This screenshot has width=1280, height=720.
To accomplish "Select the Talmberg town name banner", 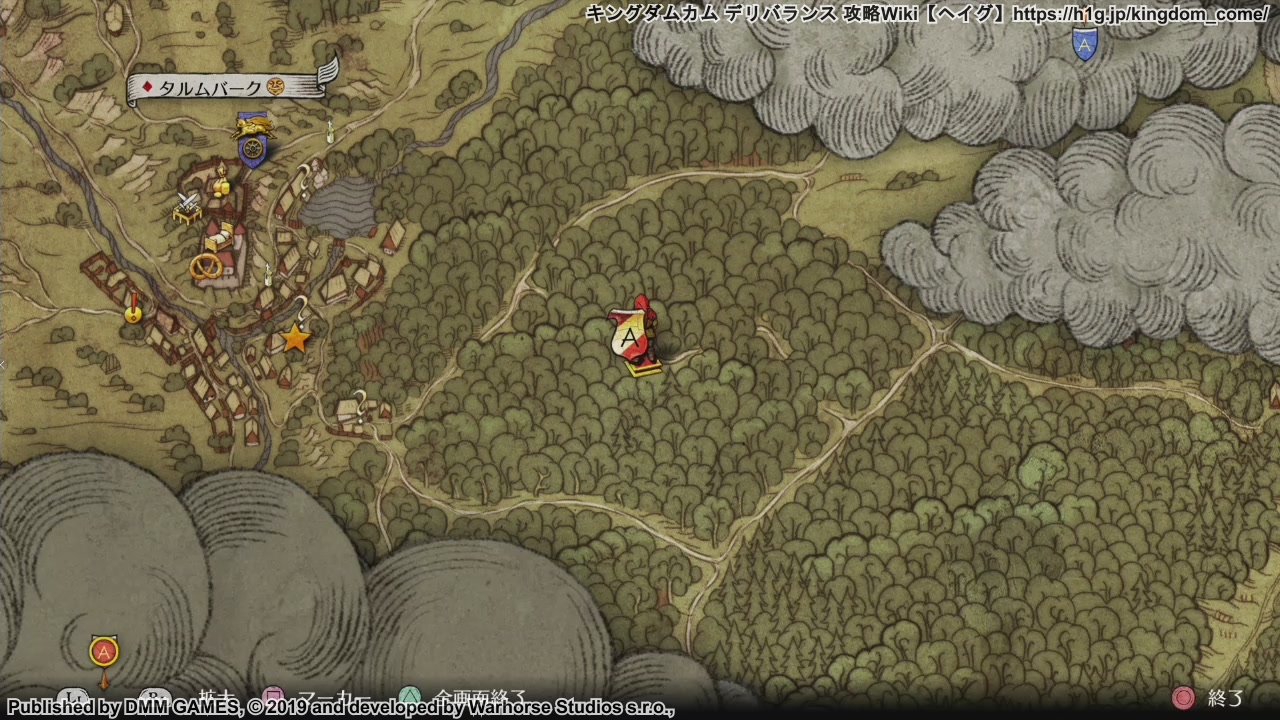I will [228, 88].
